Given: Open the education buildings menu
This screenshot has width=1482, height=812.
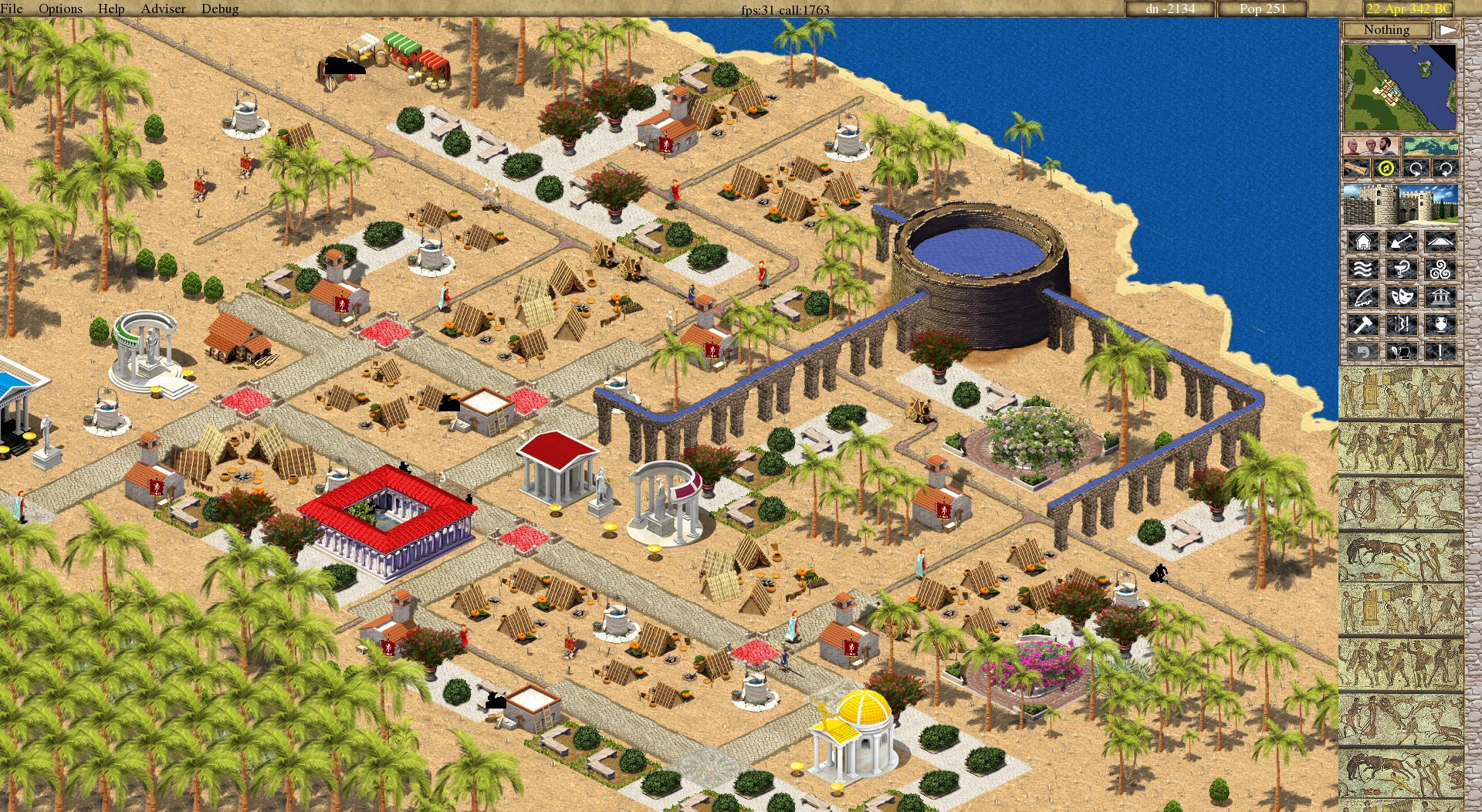Looking at the screenshot, I should (x=1363, y=296).
